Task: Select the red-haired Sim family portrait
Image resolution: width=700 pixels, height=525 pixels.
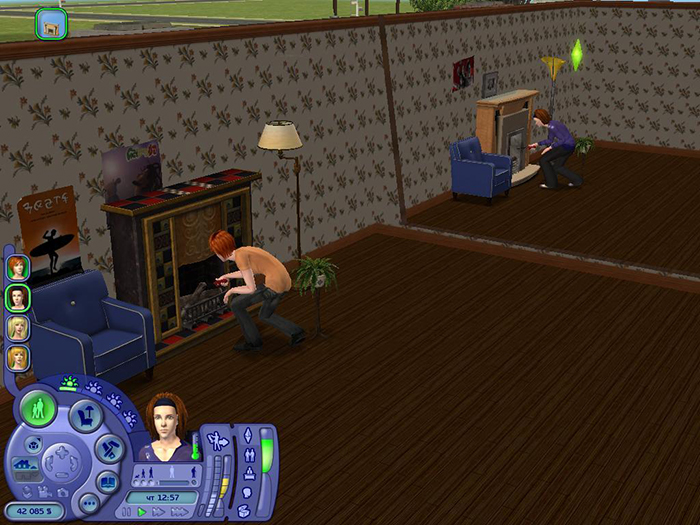Action: click(17, 267)
